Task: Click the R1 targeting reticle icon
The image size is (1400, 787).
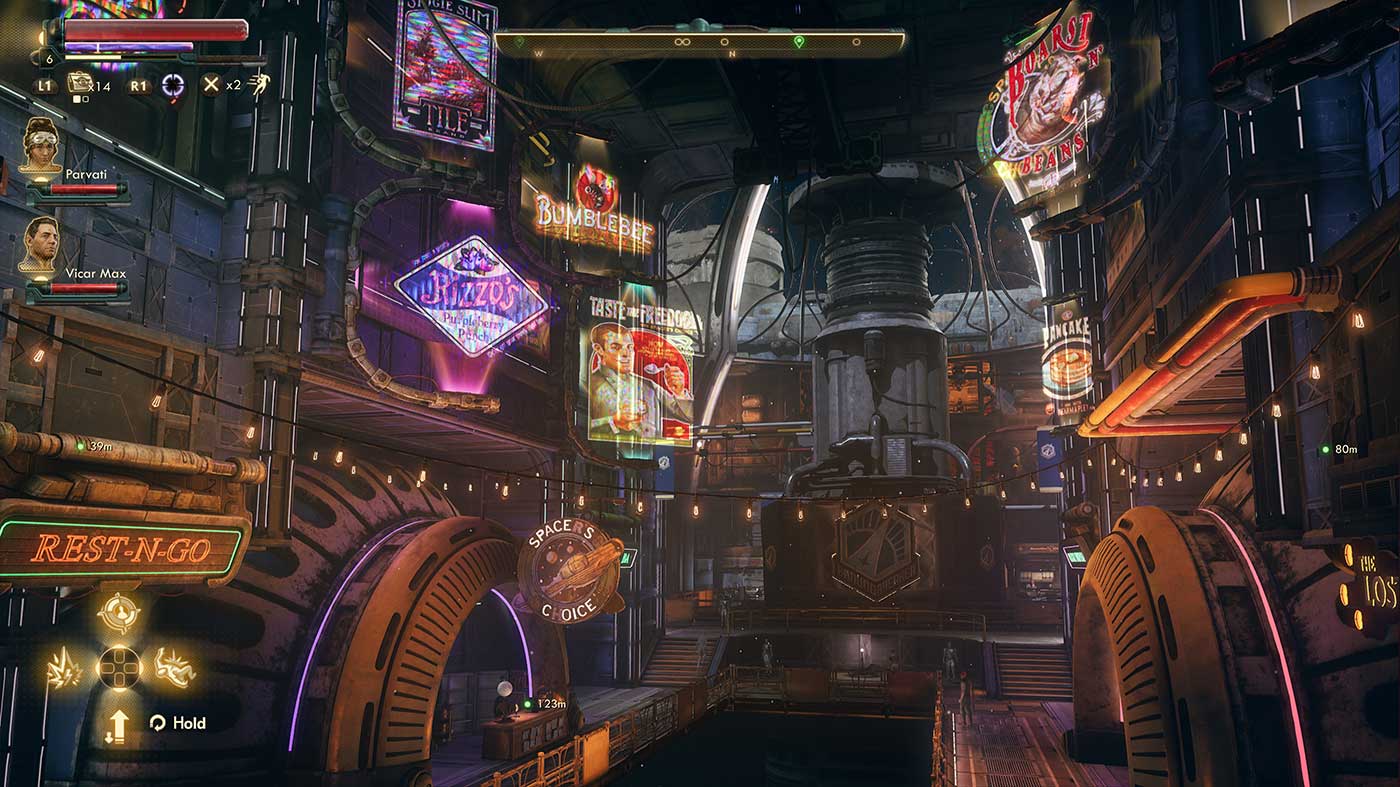Action: [172, 85]
